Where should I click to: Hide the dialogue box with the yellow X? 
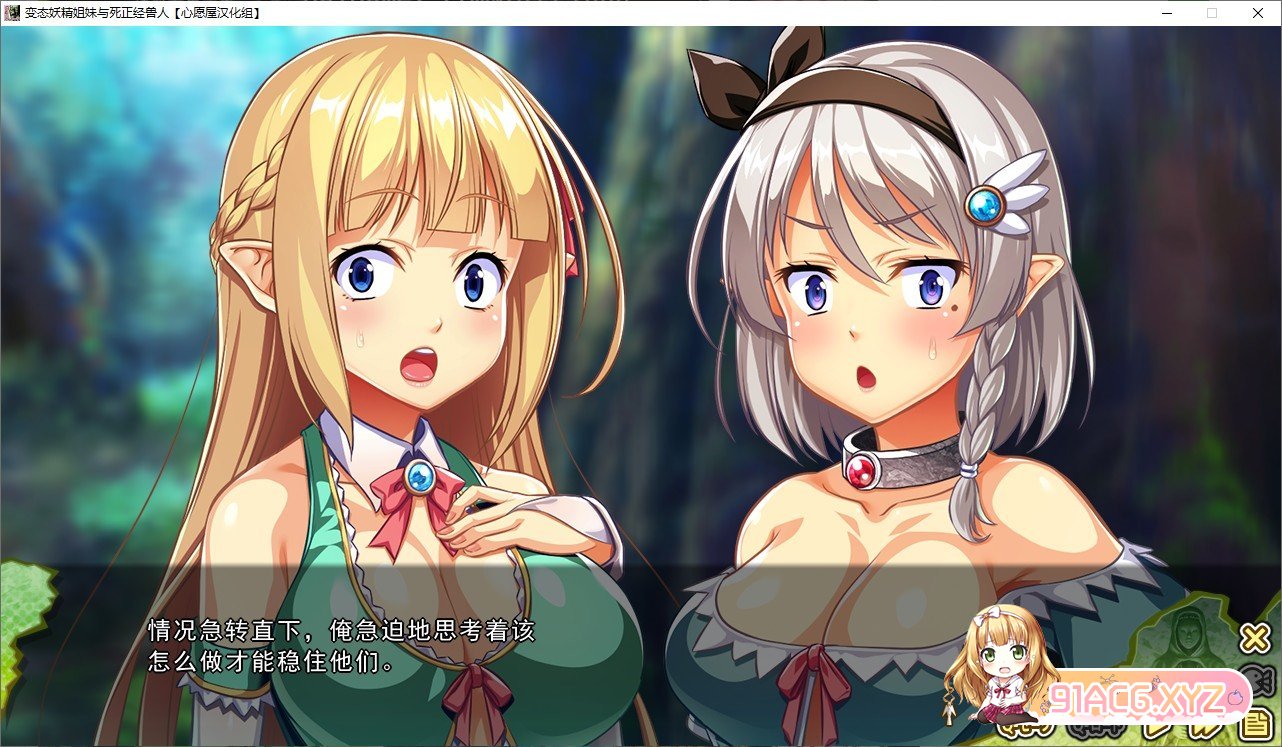coord(1255,638)
